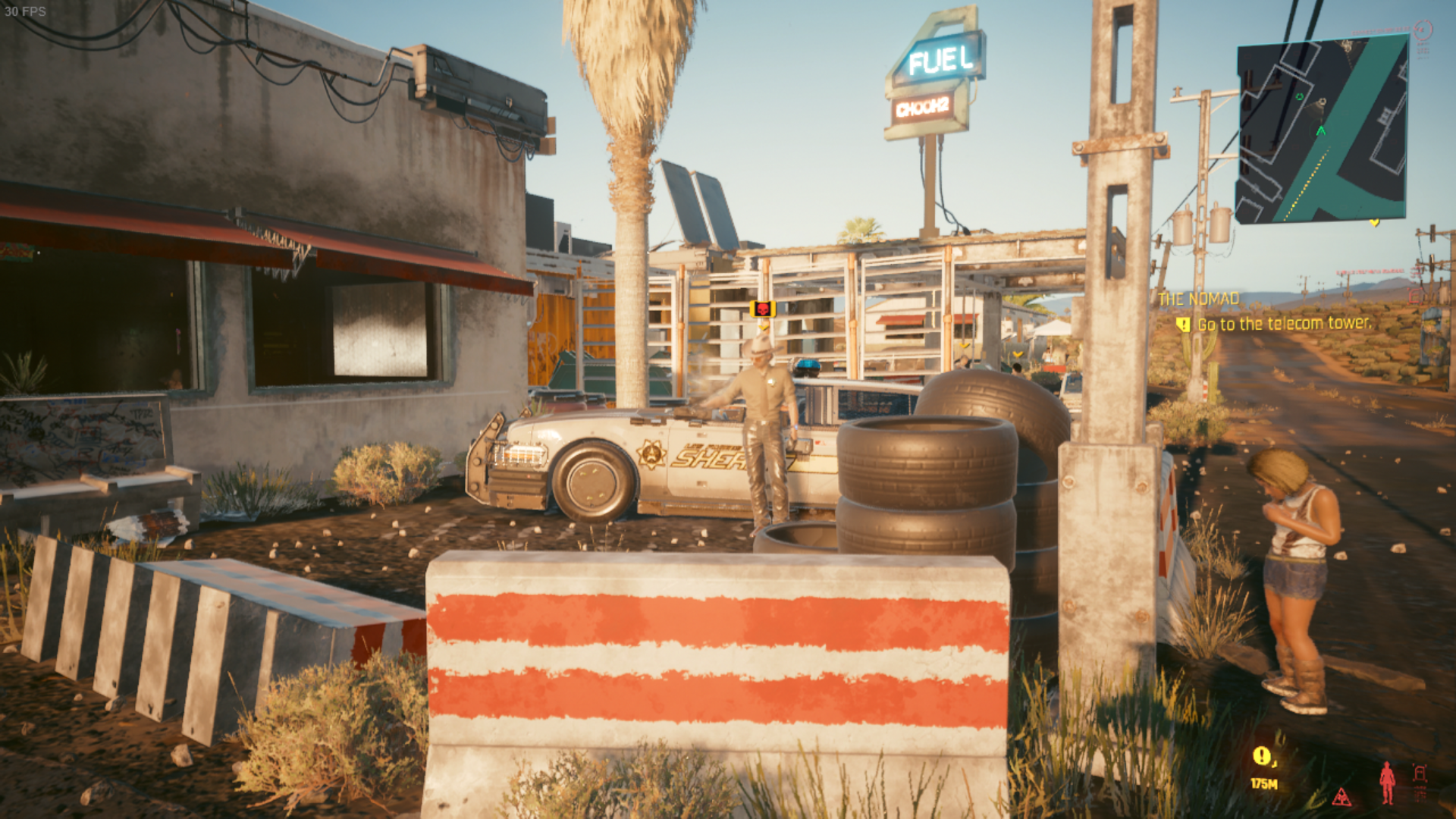Click the red triangle warning icon

(x=1341, y=797)
